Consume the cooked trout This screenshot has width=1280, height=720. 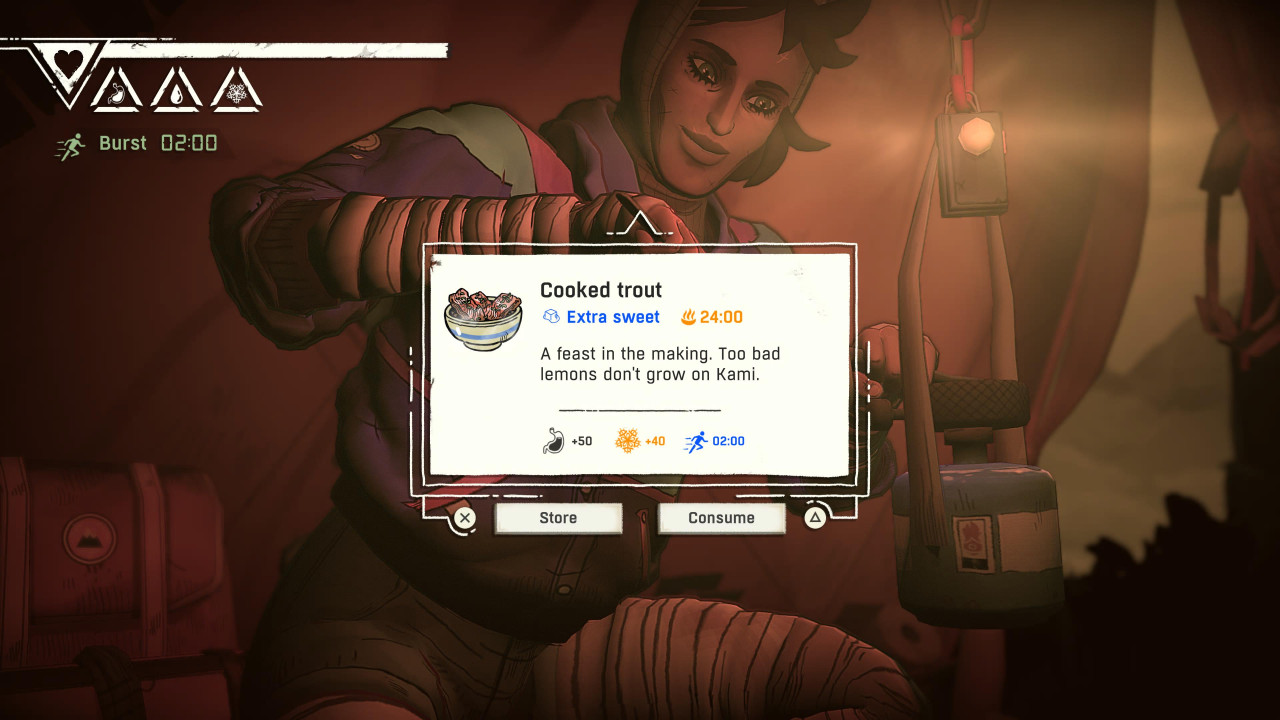click(721, 518)
